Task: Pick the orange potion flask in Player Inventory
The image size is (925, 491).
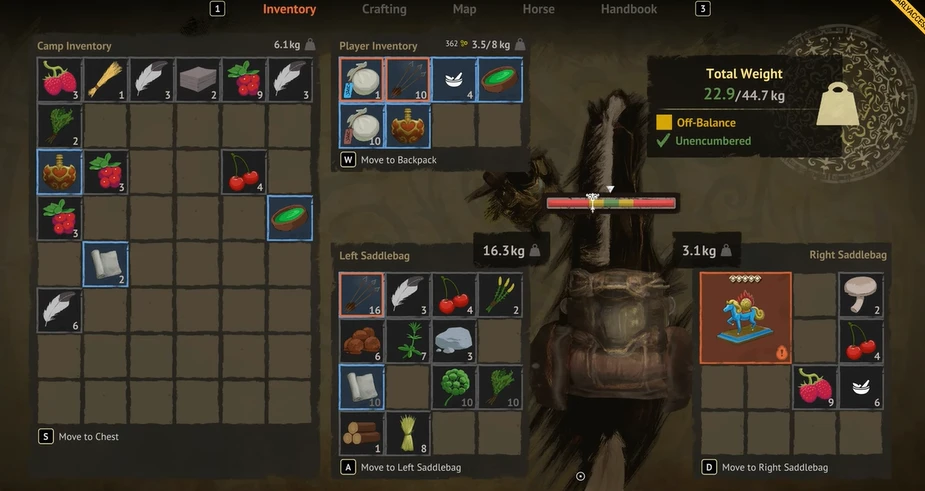Action: point(407,126)
